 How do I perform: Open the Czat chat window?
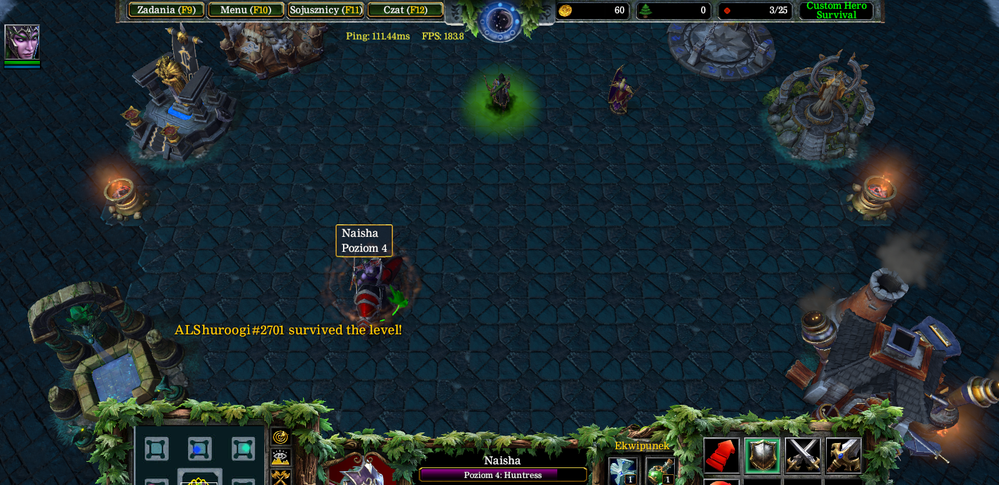pos(405,10)
